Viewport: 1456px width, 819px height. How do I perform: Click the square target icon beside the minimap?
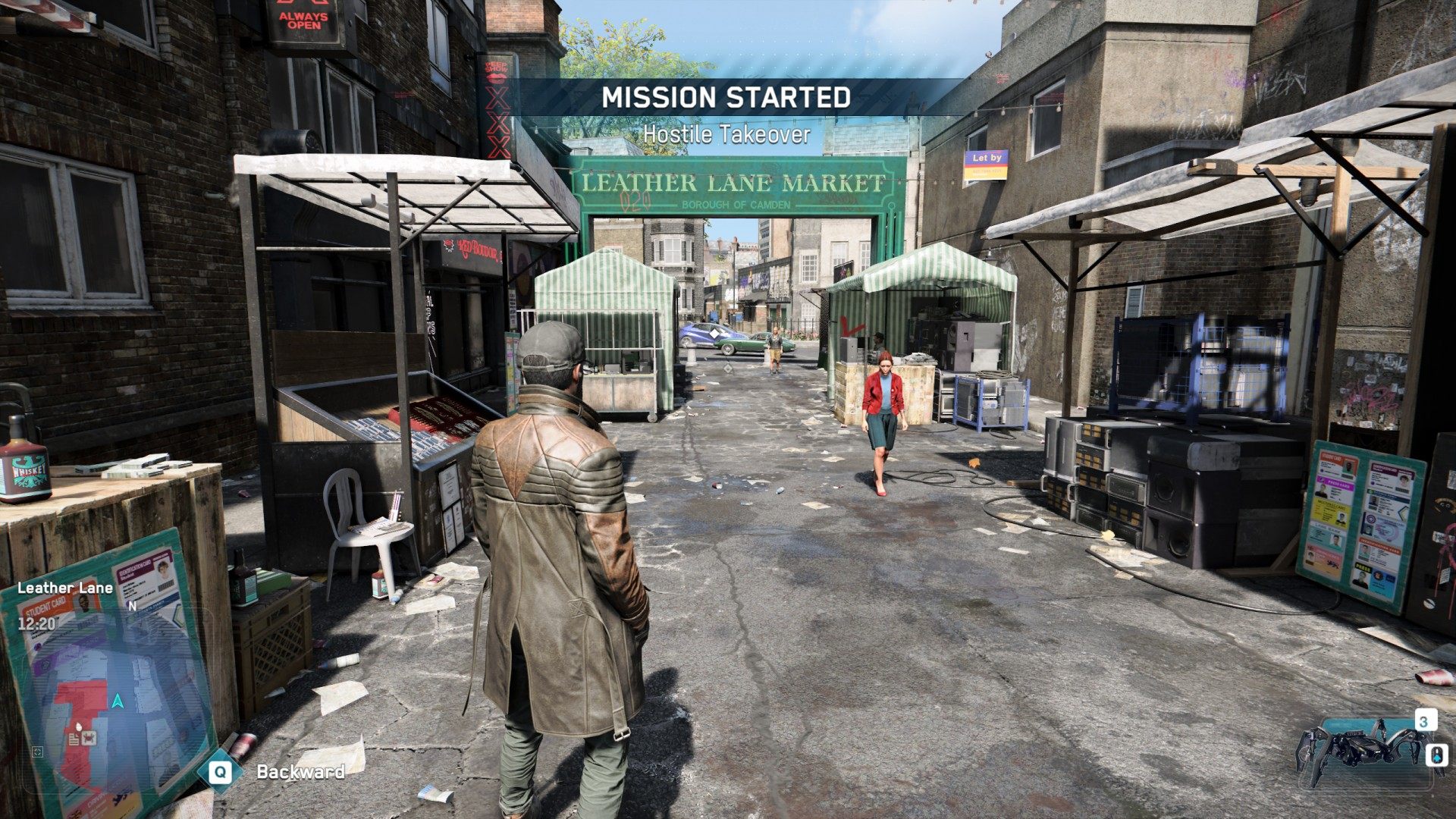click(38, 752)
